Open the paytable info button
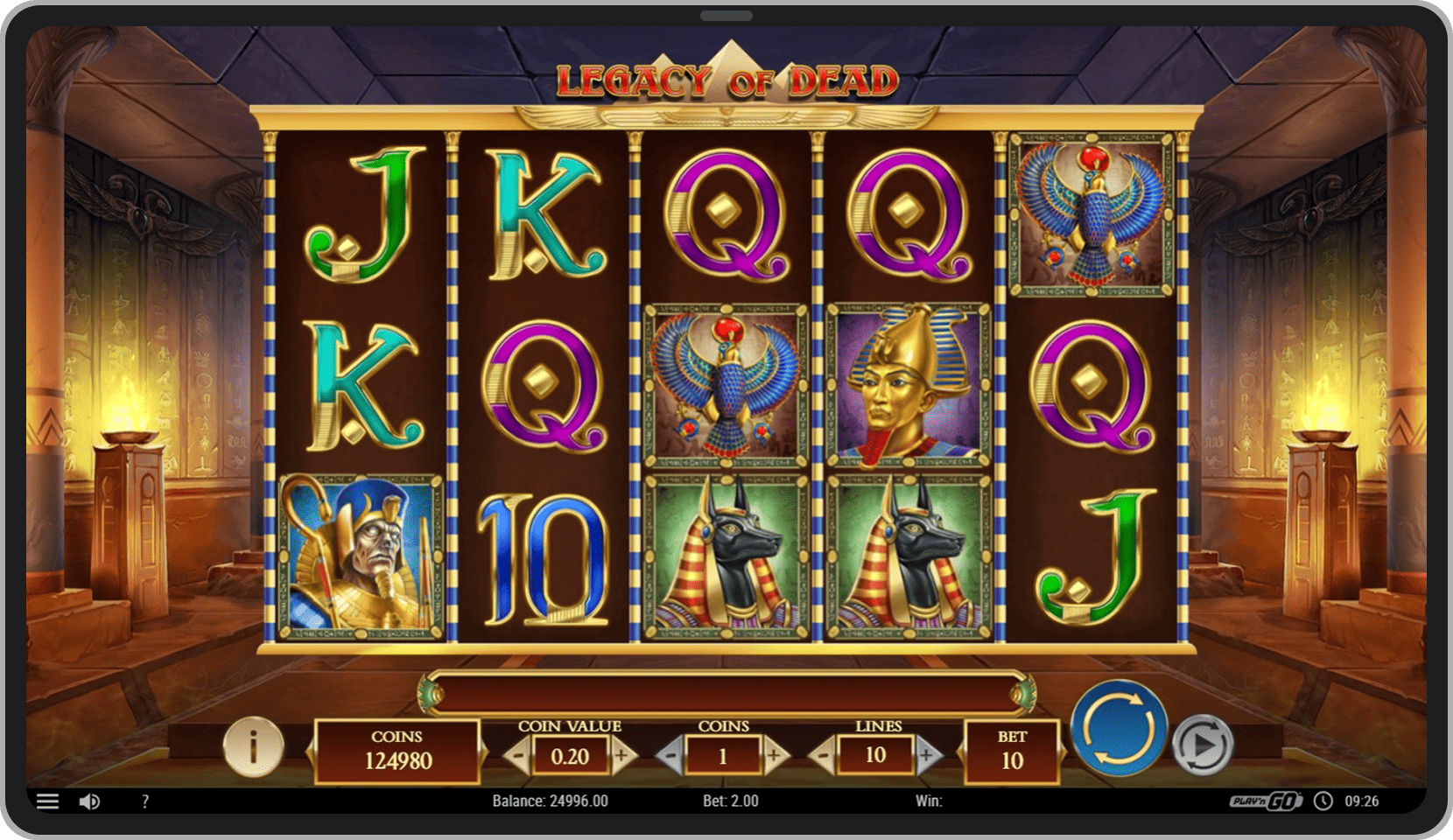This screenshot has height=840, width=1453. click(x=254, y=747)
